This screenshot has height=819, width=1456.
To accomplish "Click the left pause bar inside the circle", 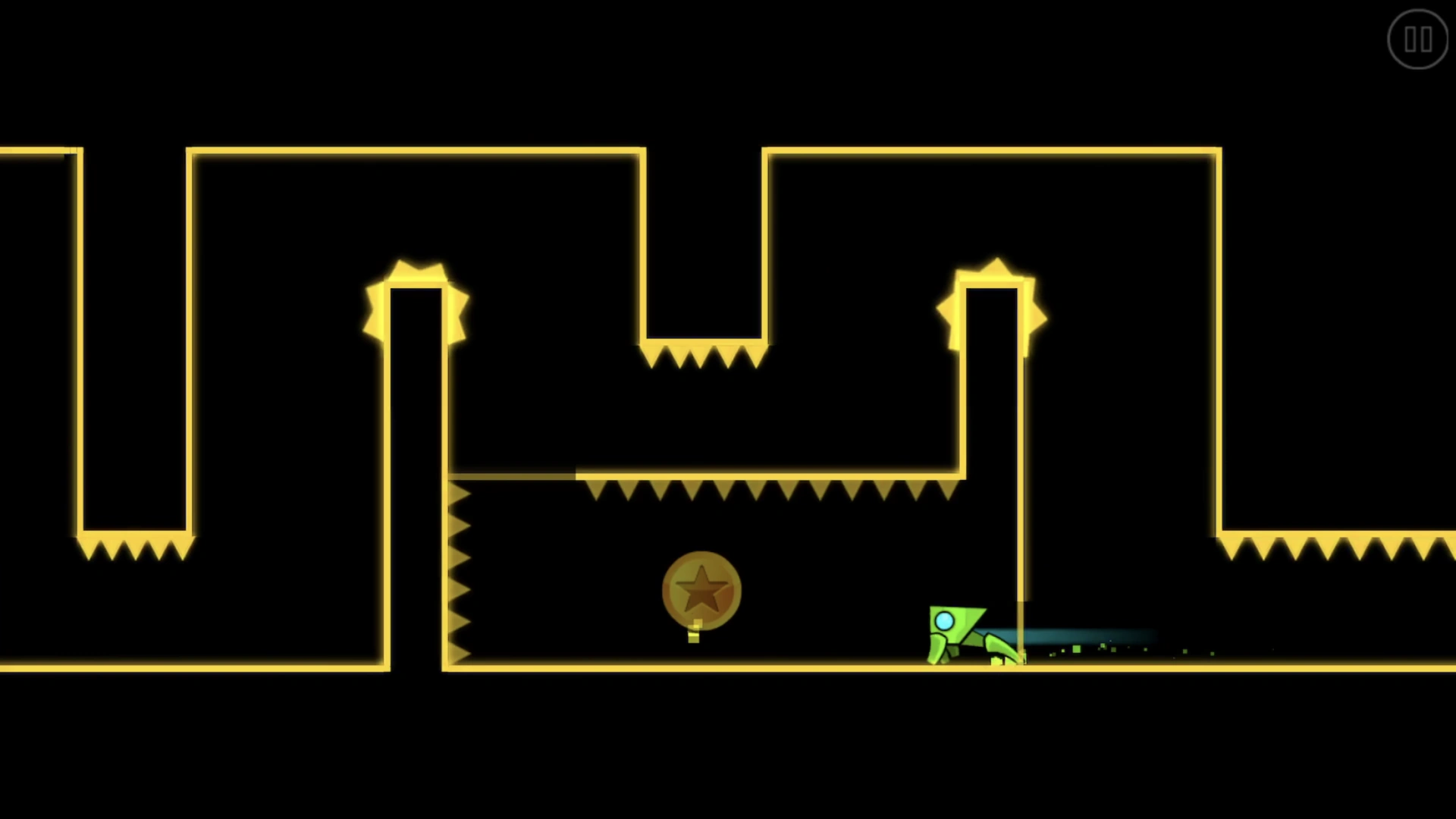I will [1411, 39].
